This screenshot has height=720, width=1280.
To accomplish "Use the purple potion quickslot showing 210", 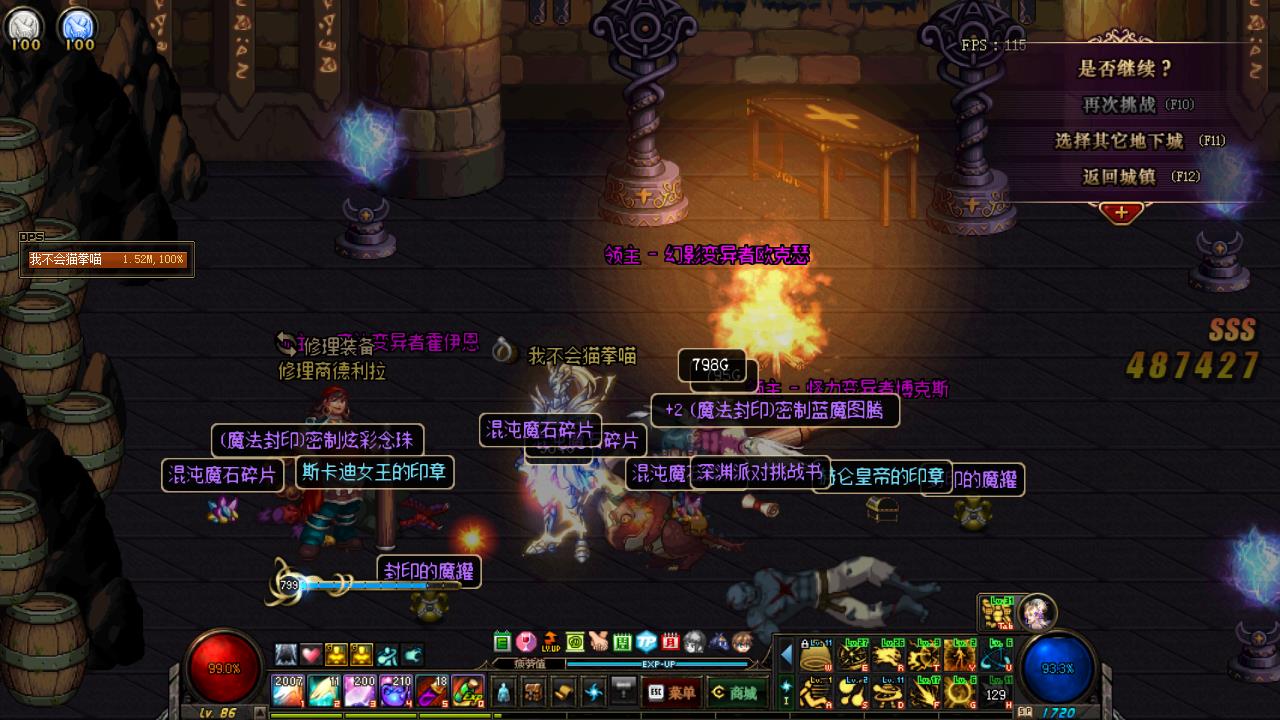I will [396, 691].
